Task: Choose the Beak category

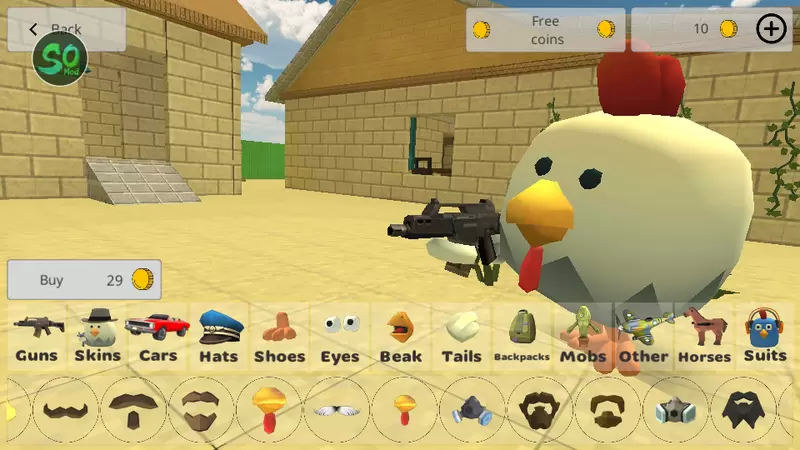Action: pyautogui.click(x=400, y=337)
